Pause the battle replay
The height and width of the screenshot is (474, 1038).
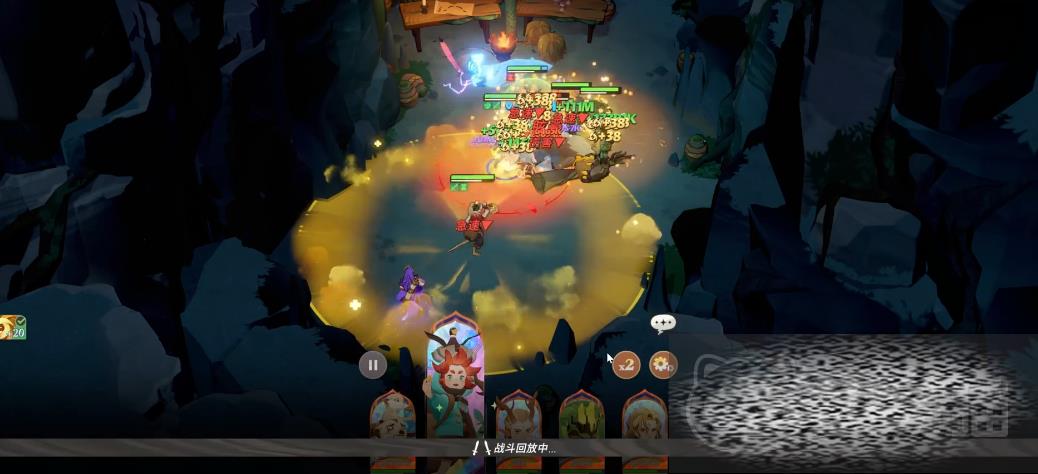(x=373, y=365)
